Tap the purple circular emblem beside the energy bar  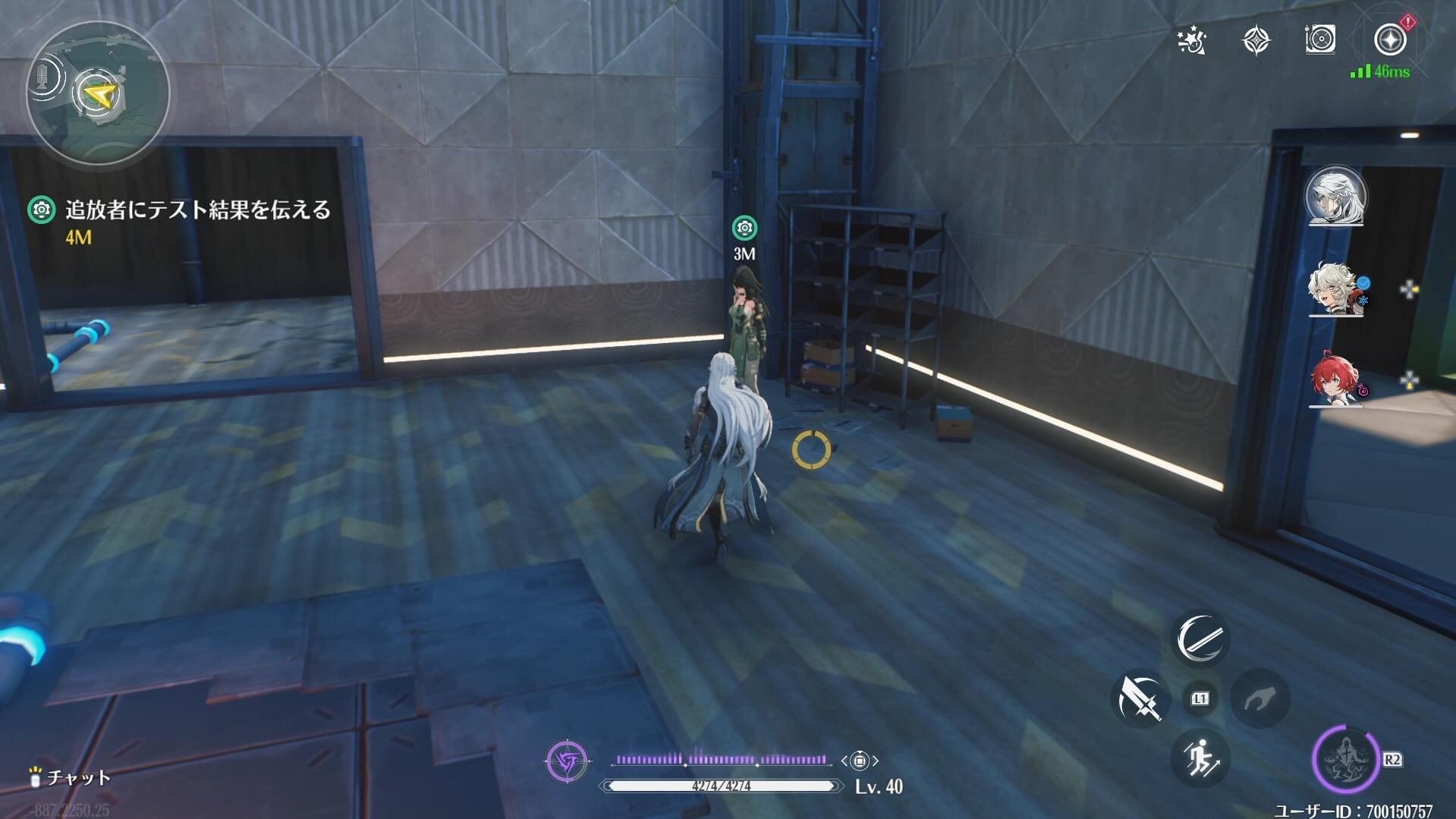point(567,761)
